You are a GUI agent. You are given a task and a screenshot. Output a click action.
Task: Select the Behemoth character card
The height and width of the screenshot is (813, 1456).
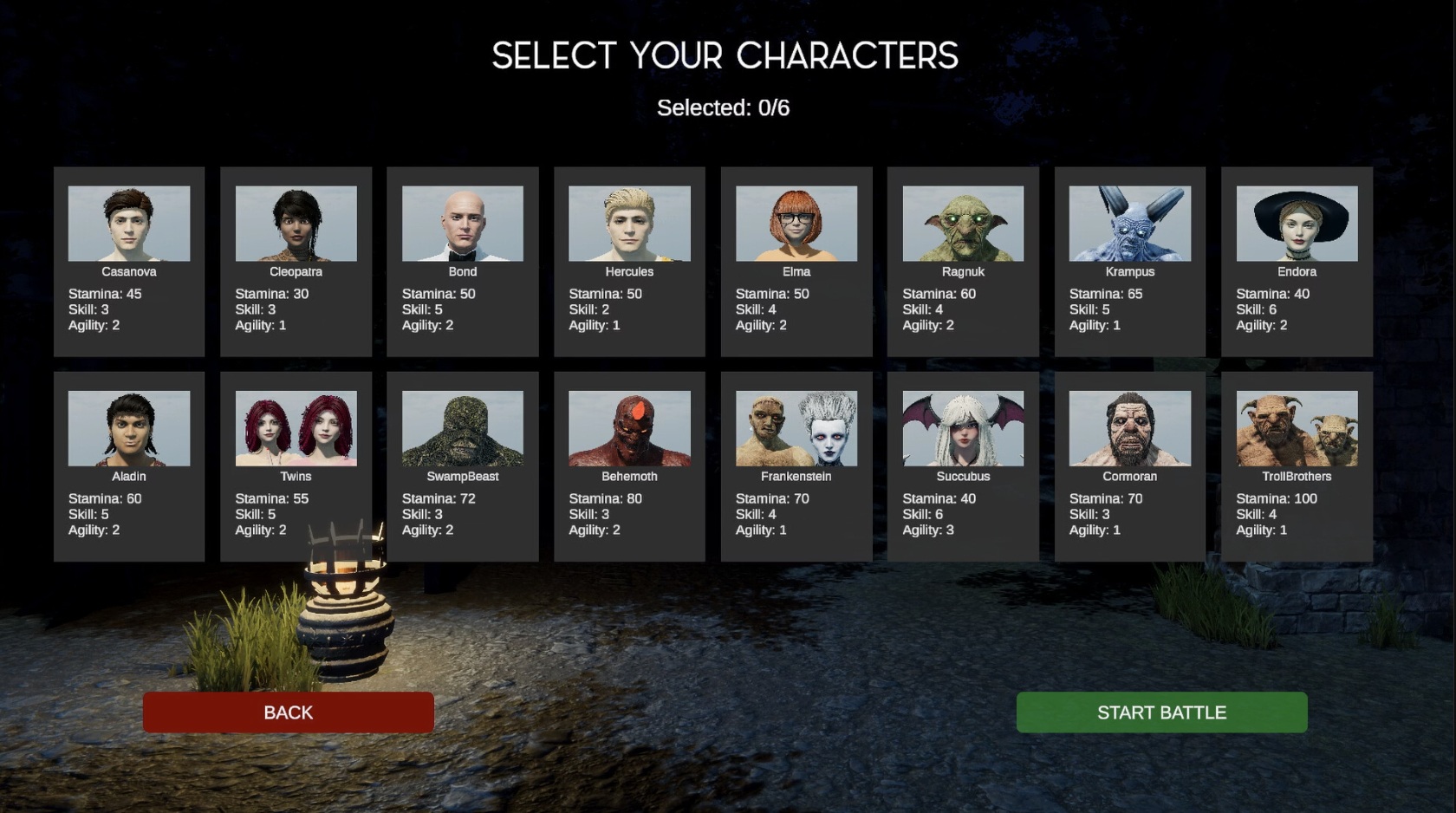pyautogui.click(x=629, y=466)
